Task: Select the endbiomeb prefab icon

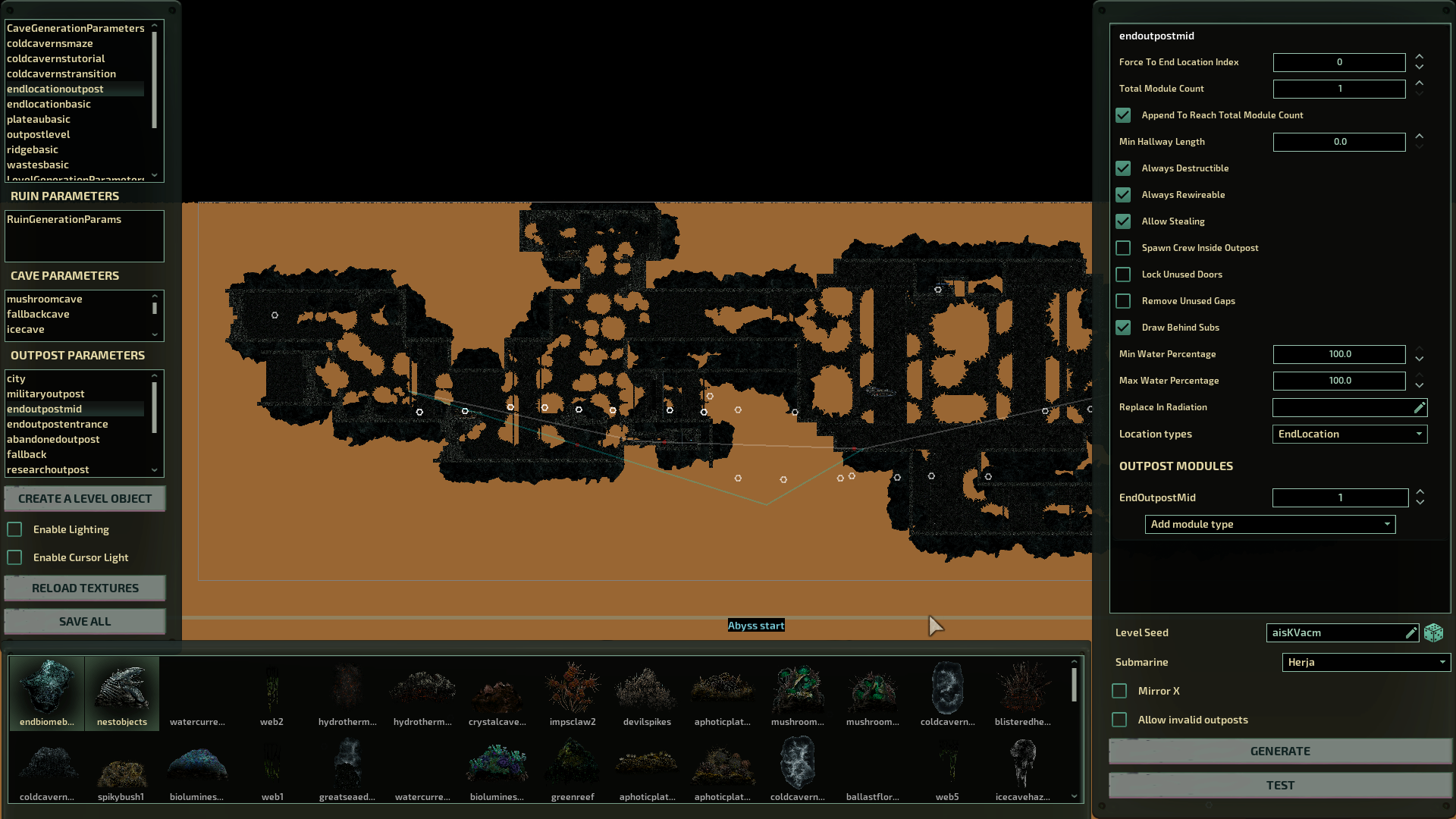Action: (x=45, y=690)
